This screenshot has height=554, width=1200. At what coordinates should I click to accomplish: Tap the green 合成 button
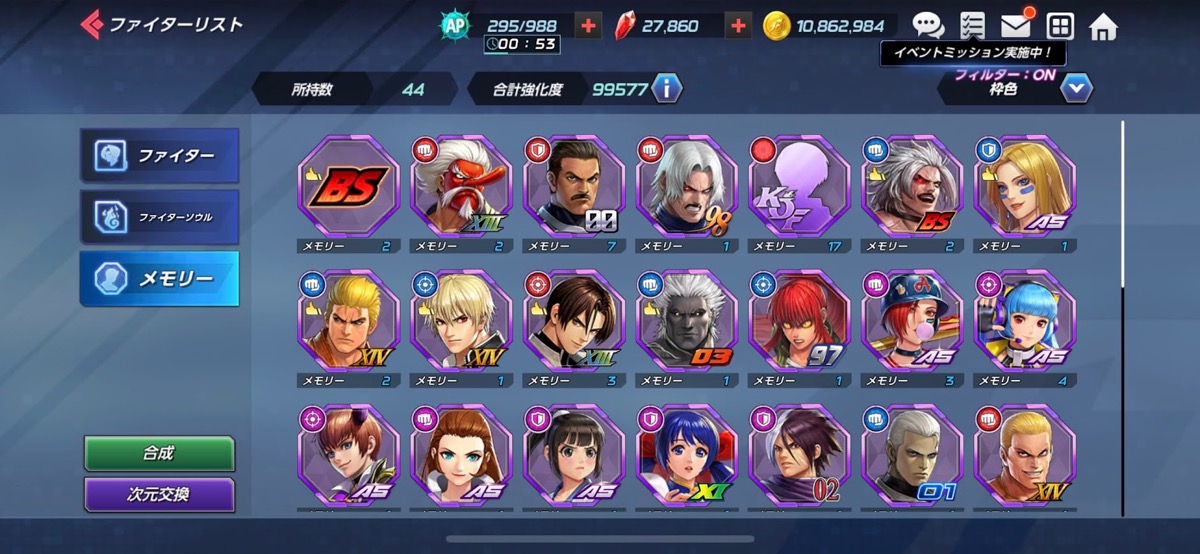(x=159, y=453)
